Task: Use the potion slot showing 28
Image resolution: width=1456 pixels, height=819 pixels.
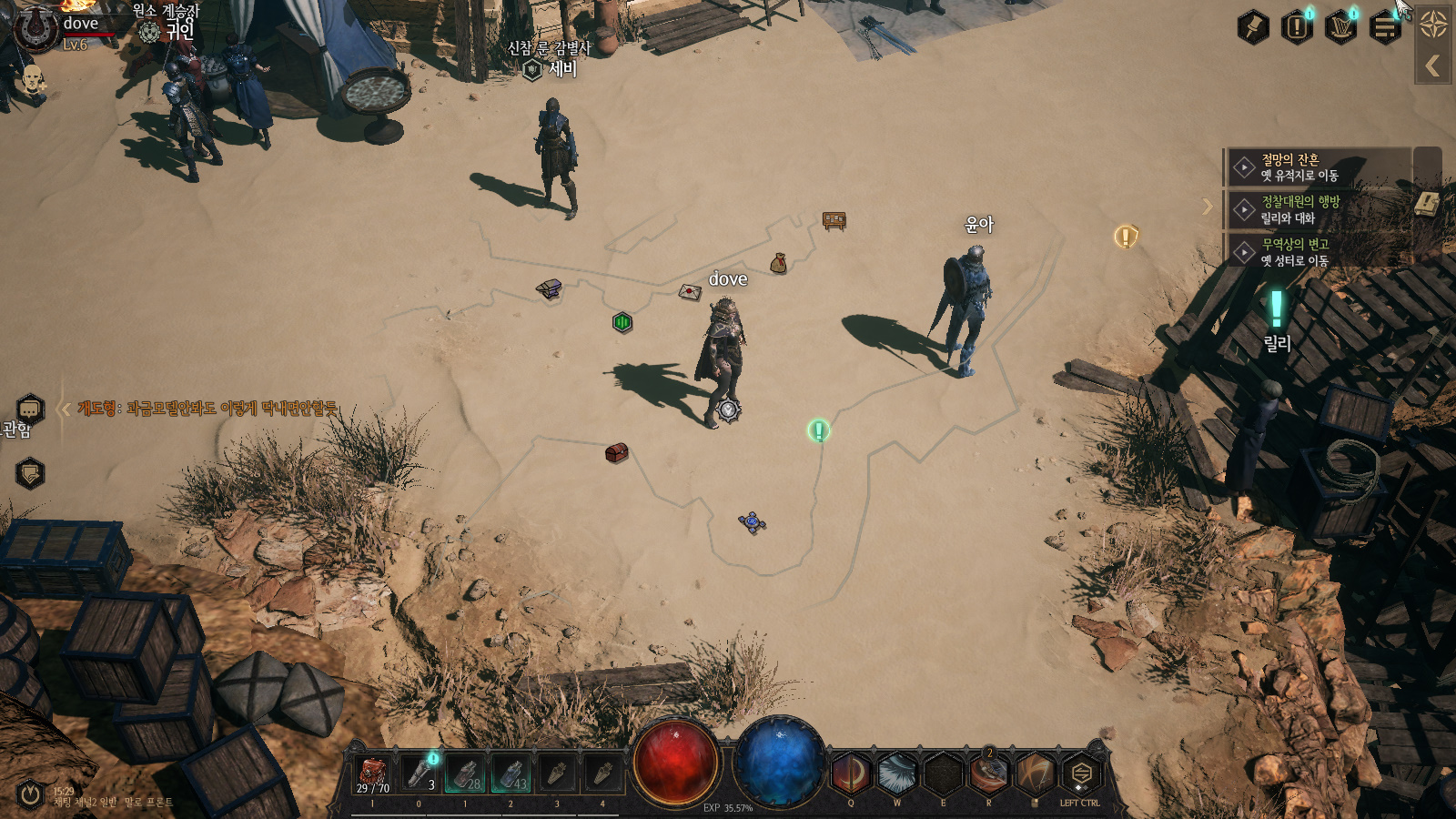Action: pos(465,774)
